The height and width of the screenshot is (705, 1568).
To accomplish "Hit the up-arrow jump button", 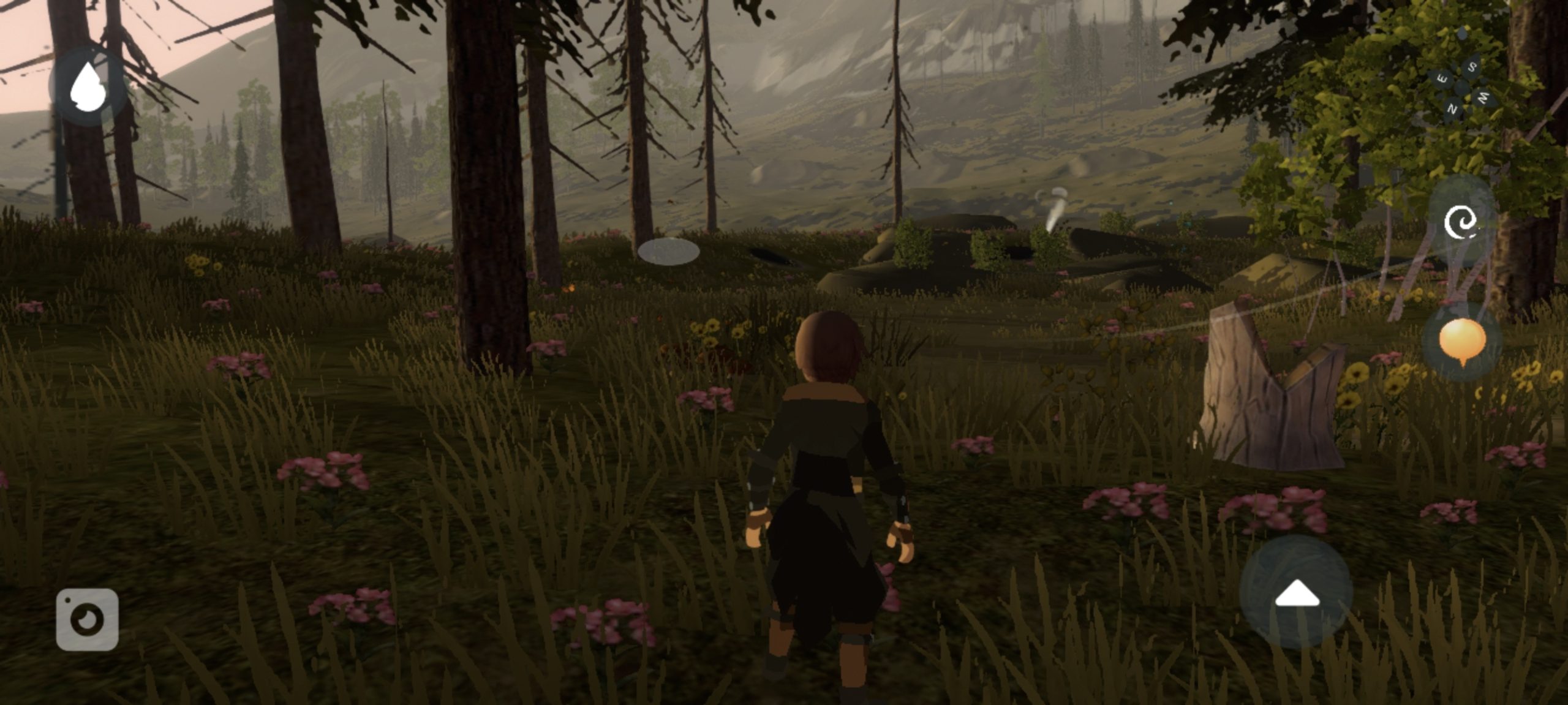I will click(1296, 593).
